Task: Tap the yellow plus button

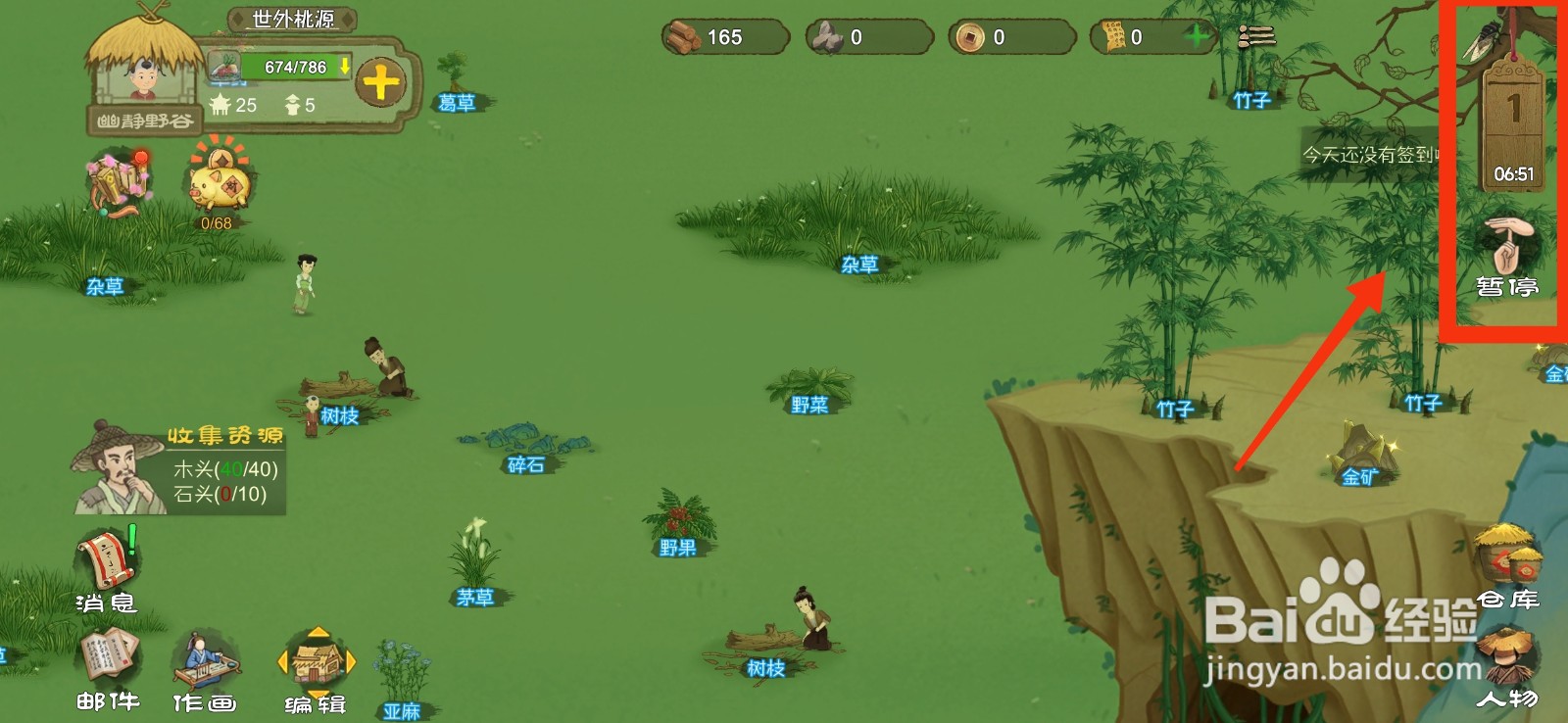Action: tap(381, 81)
